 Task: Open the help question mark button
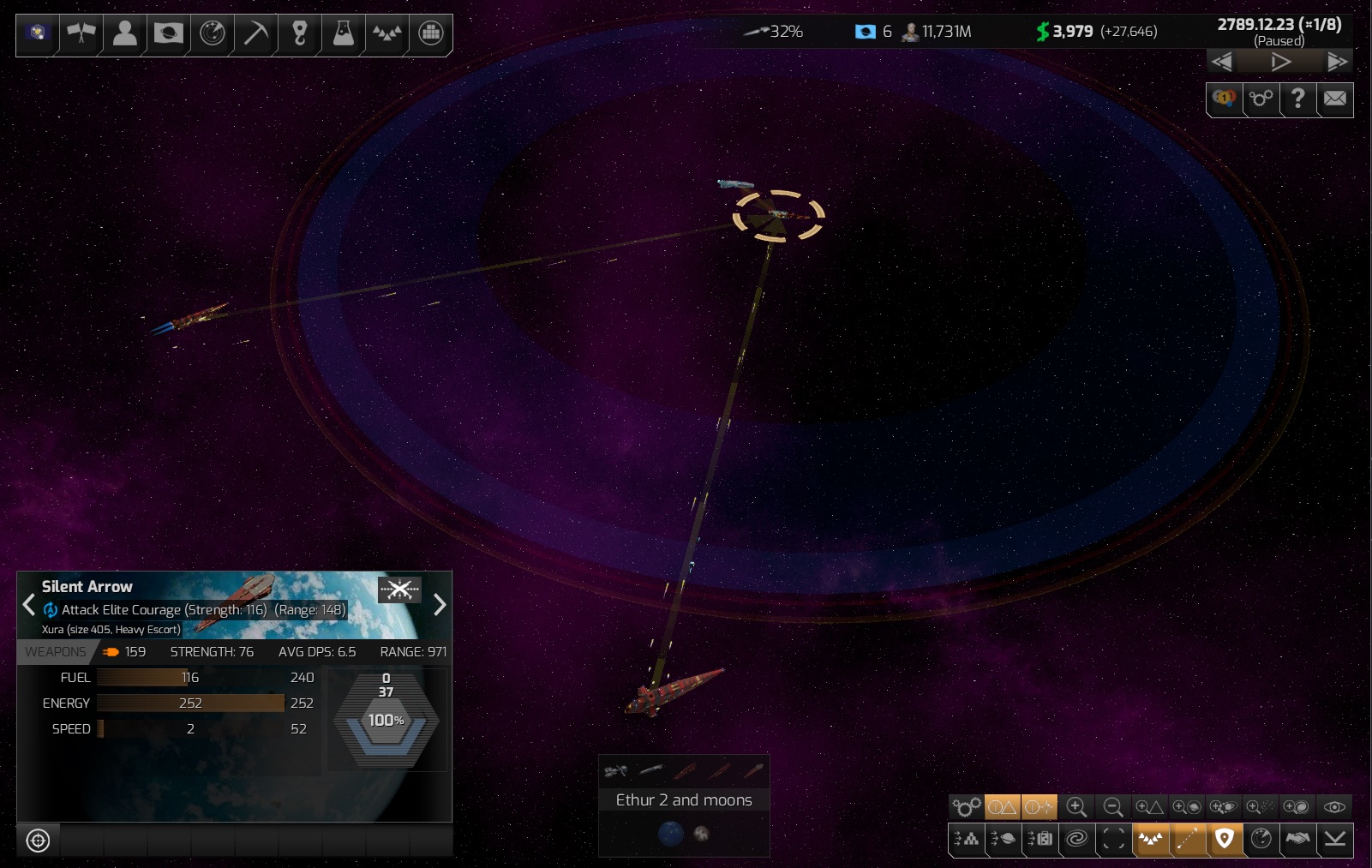[x=1298, y=99]
